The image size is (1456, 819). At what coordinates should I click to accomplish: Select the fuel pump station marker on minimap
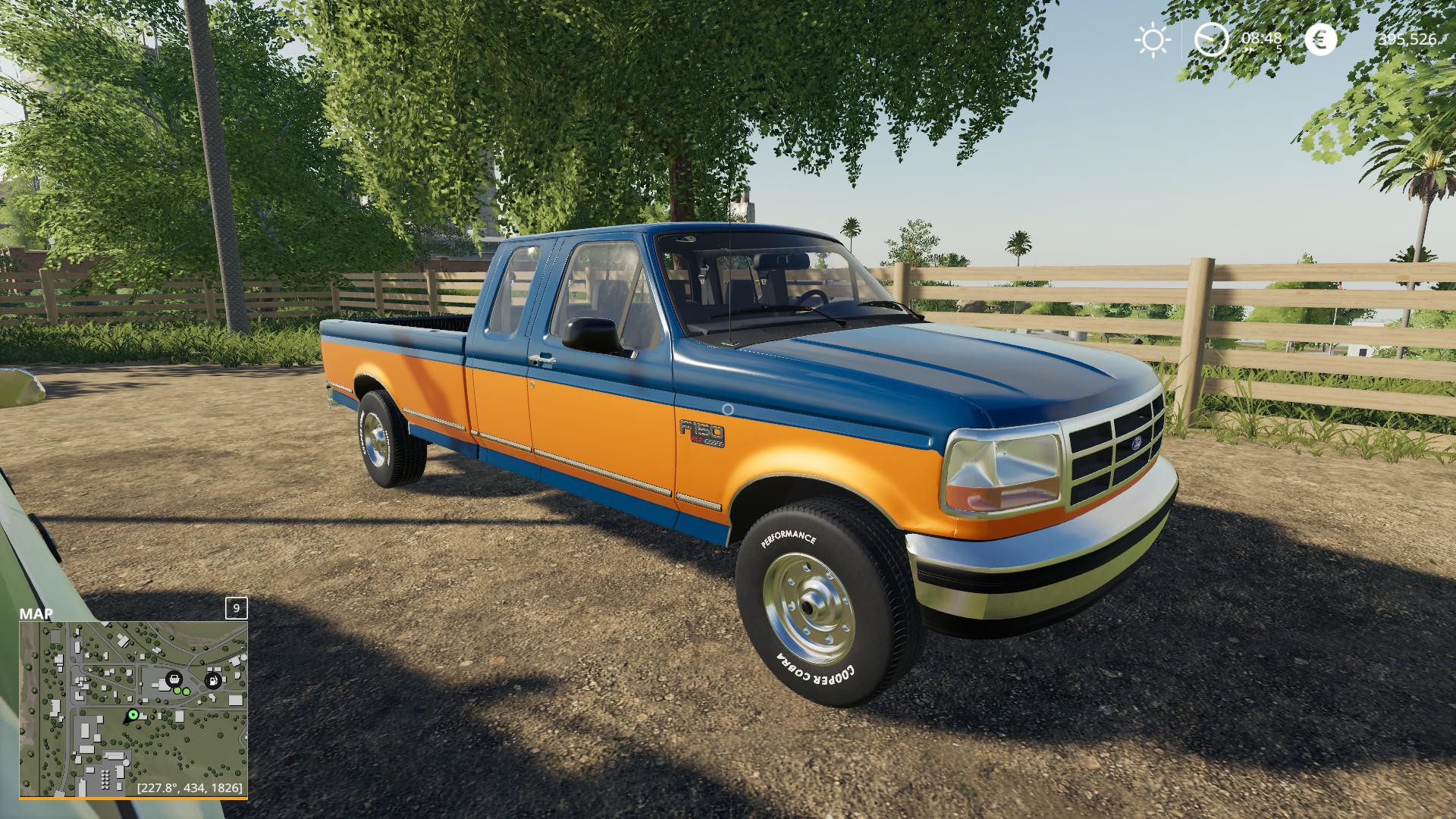[212, 681]
